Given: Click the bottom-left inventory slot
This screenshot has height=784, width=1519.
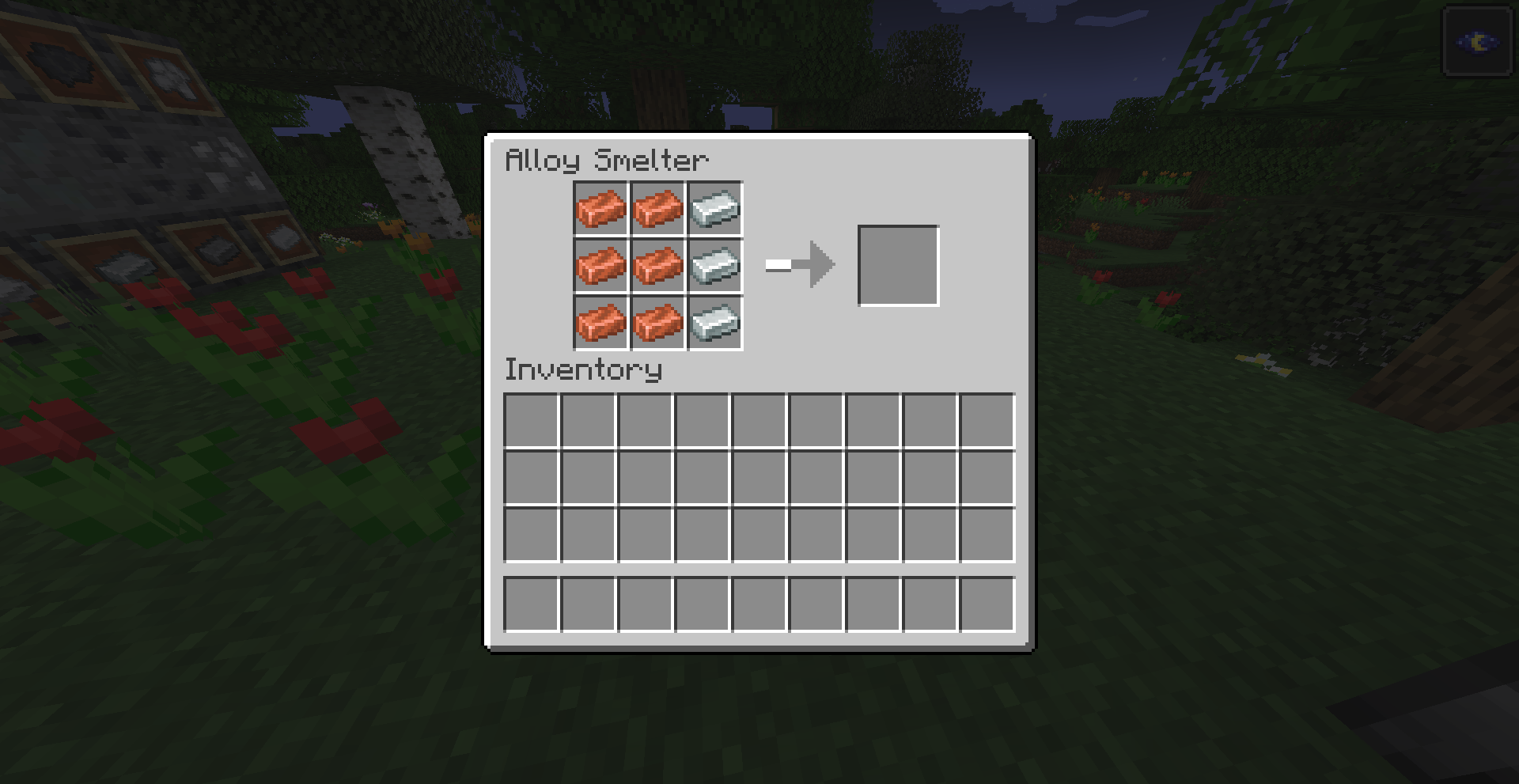Looking at the screenshot, I should point(532,535).
